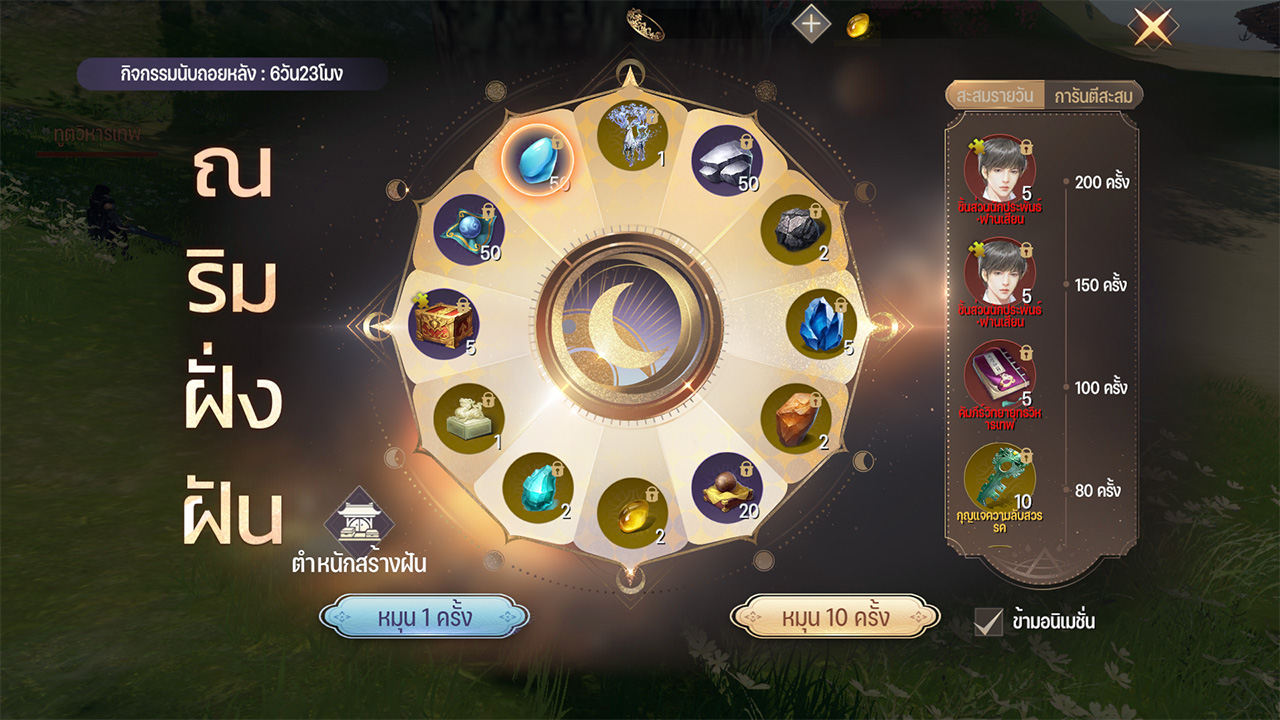The image size is (1280, 720).
Task: View the crystal deer reward slot
Action: (631, 137)
